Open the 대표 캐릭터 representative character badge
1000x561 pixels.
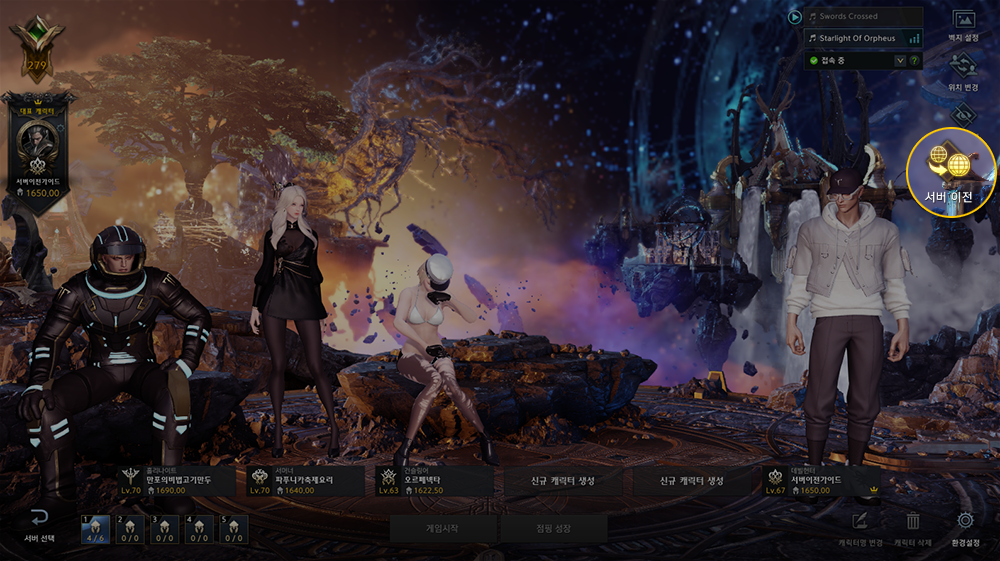tap(38, 145)
